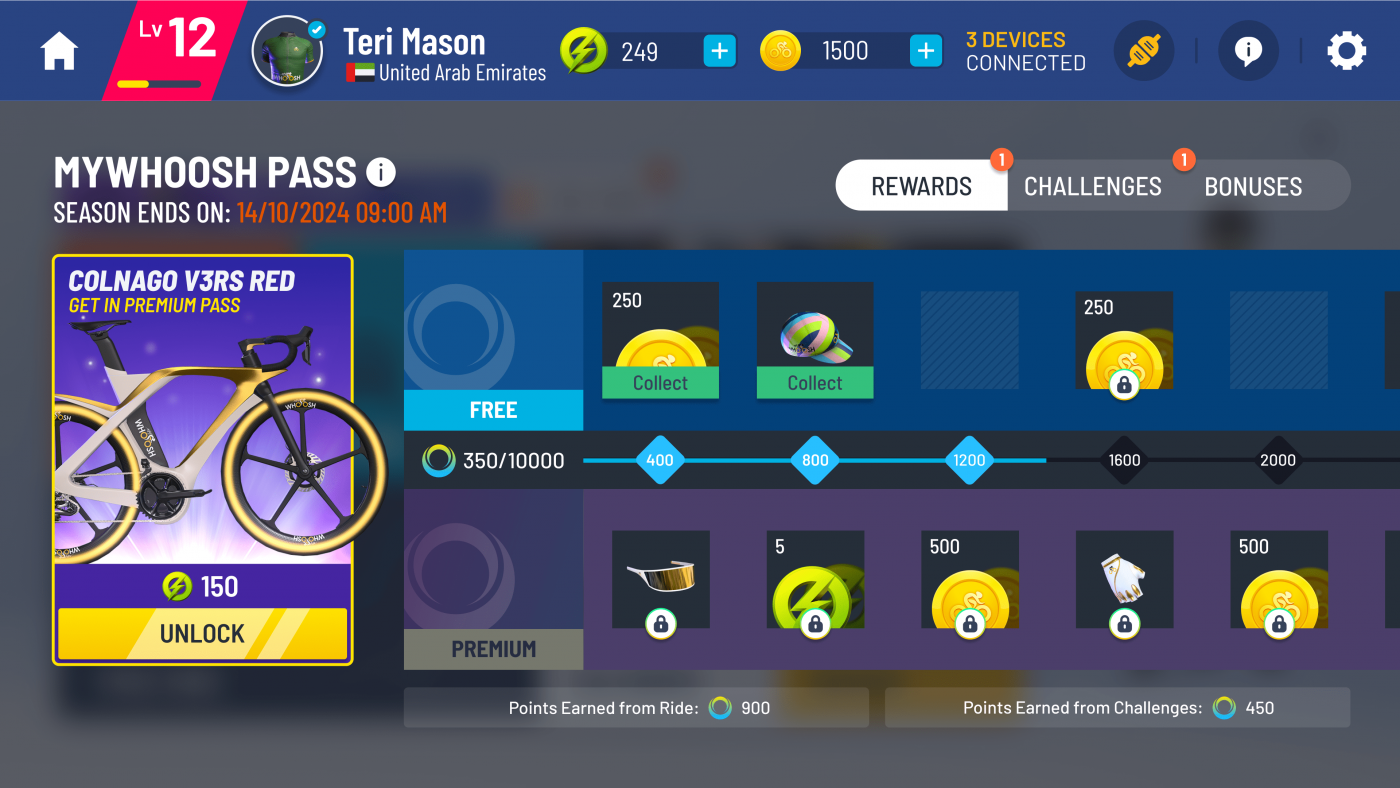Switch to the Rewards tab
This screenshot has height=788, width=1400.
pos(921,186)
